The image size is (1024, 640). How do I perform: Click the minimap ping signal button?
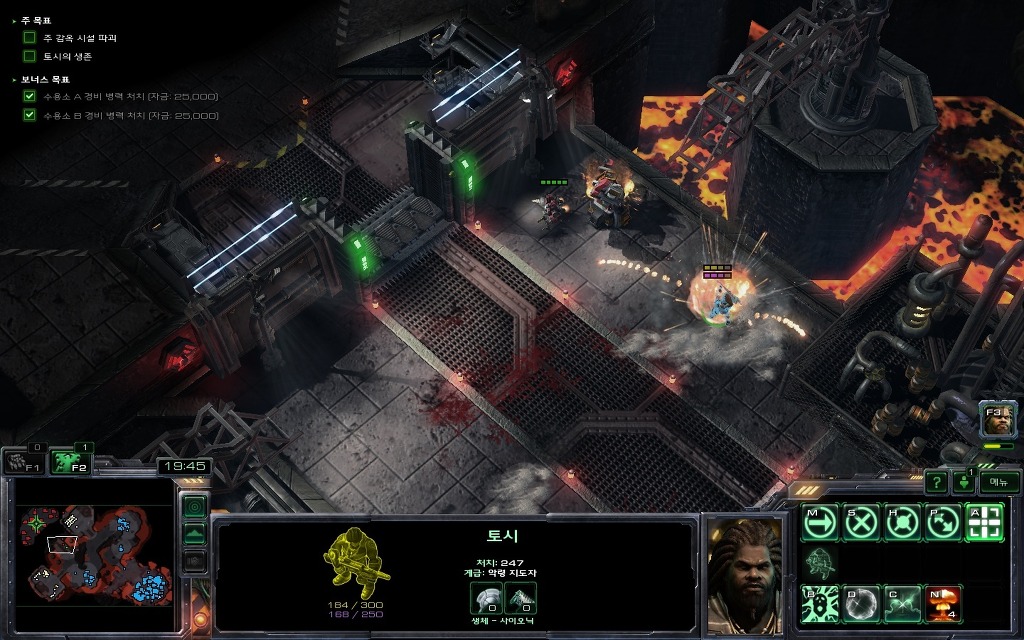(195, 506)
